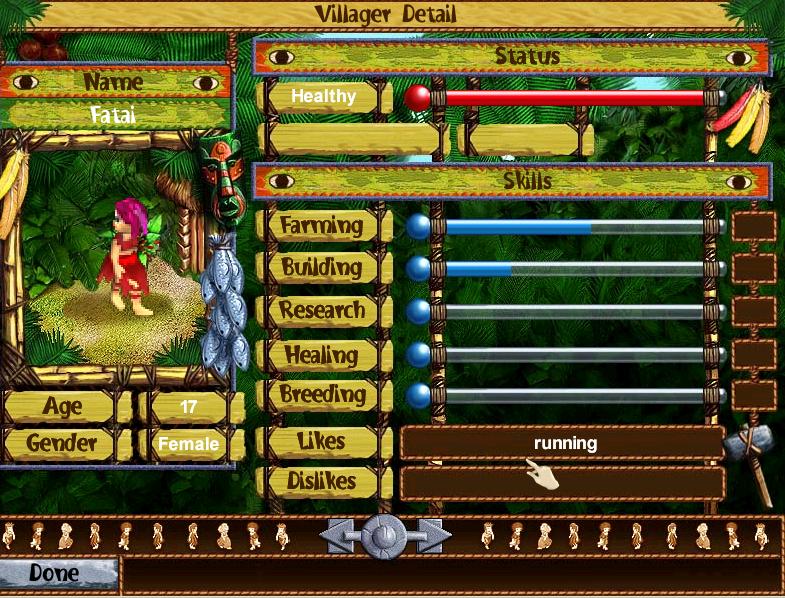Tick the Healing skill preference box

[x=753, y=354]
